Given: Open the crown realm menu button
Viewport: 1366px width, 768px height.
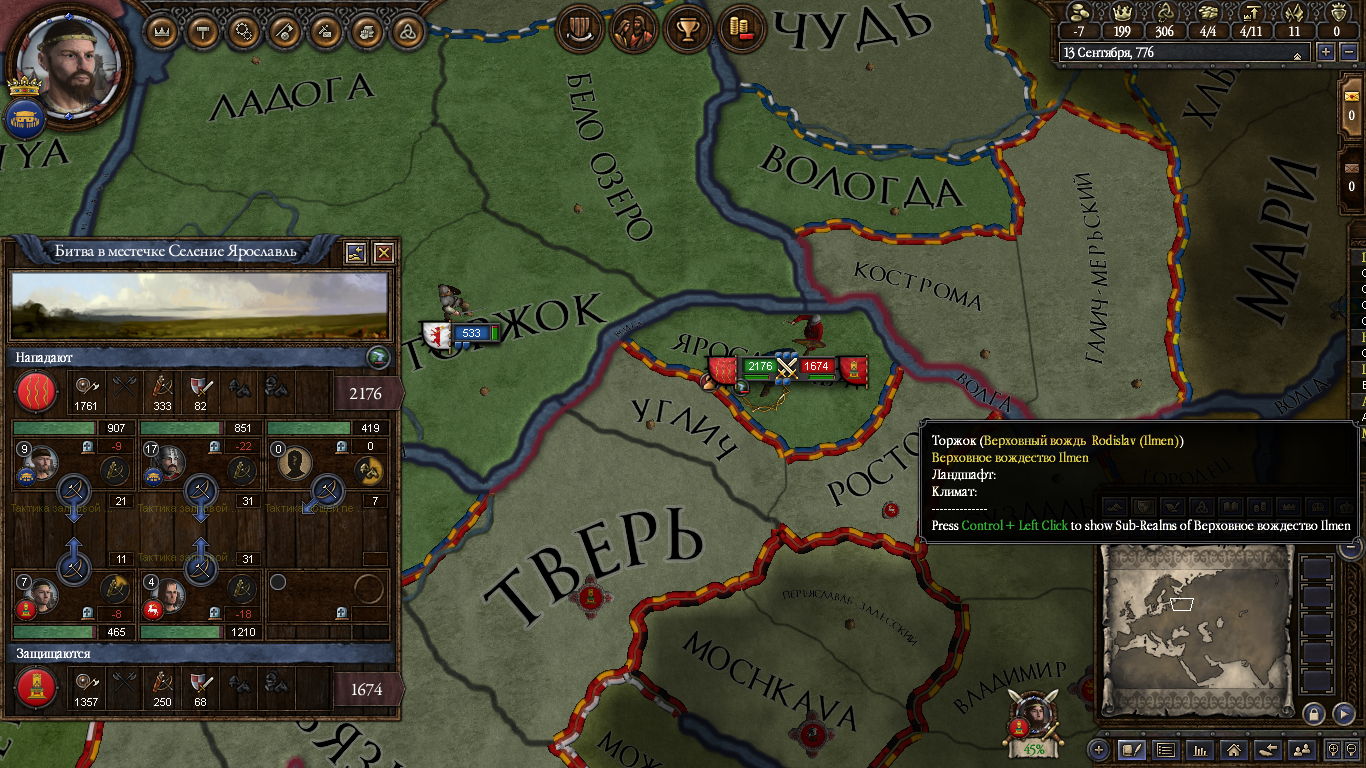Looking at the screenshot, I should [x=162, y=31].
